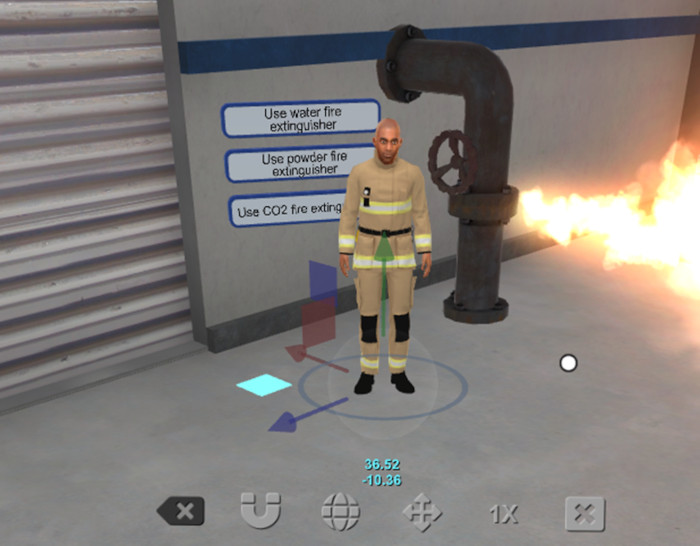The image size is (700, 546).
Task: Change the 1X multiplier setting
Action: (x=503, y=514)
